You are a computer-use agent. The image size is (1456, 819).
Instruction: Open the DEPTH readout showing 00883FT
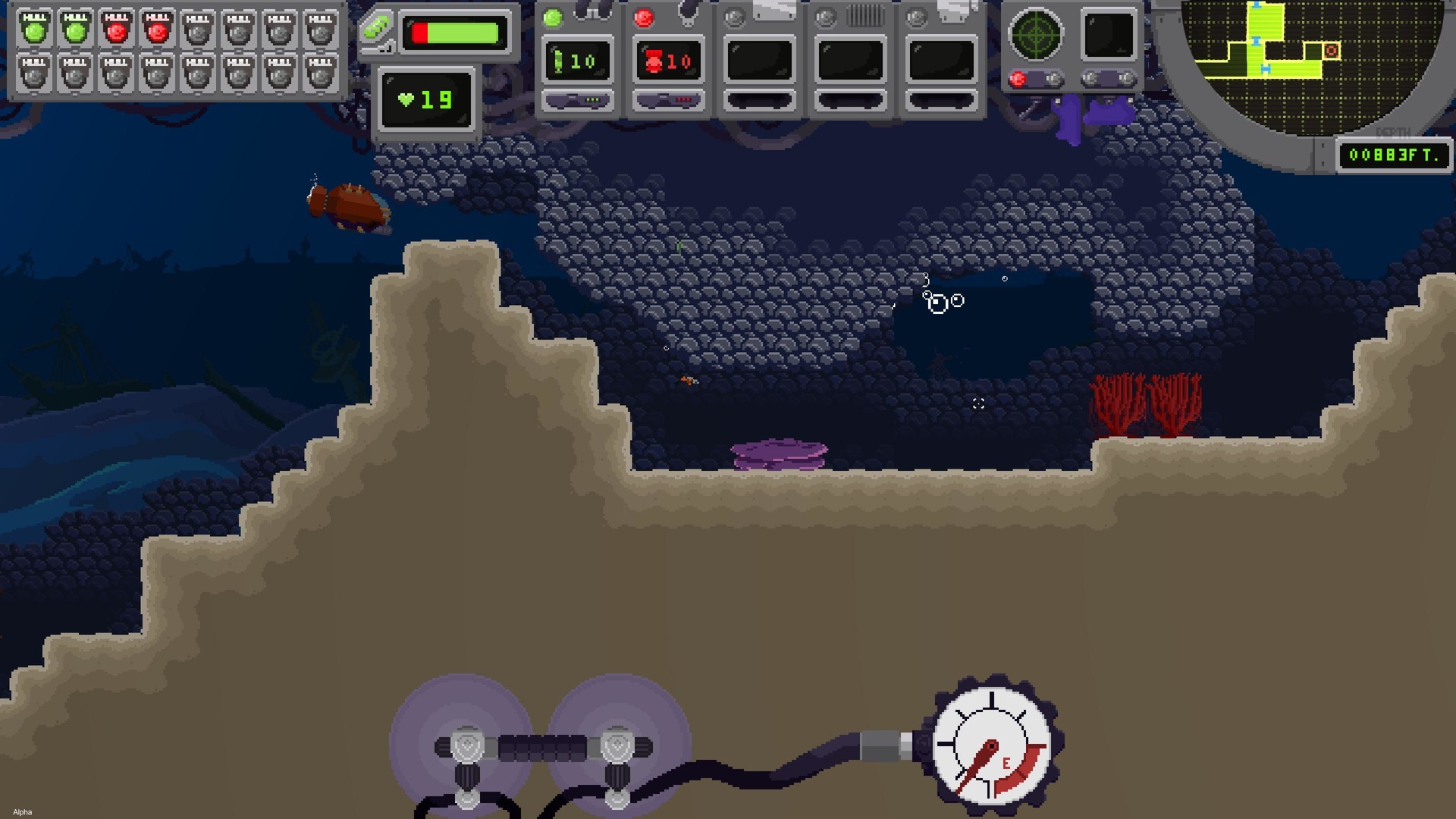point(1394,155)
